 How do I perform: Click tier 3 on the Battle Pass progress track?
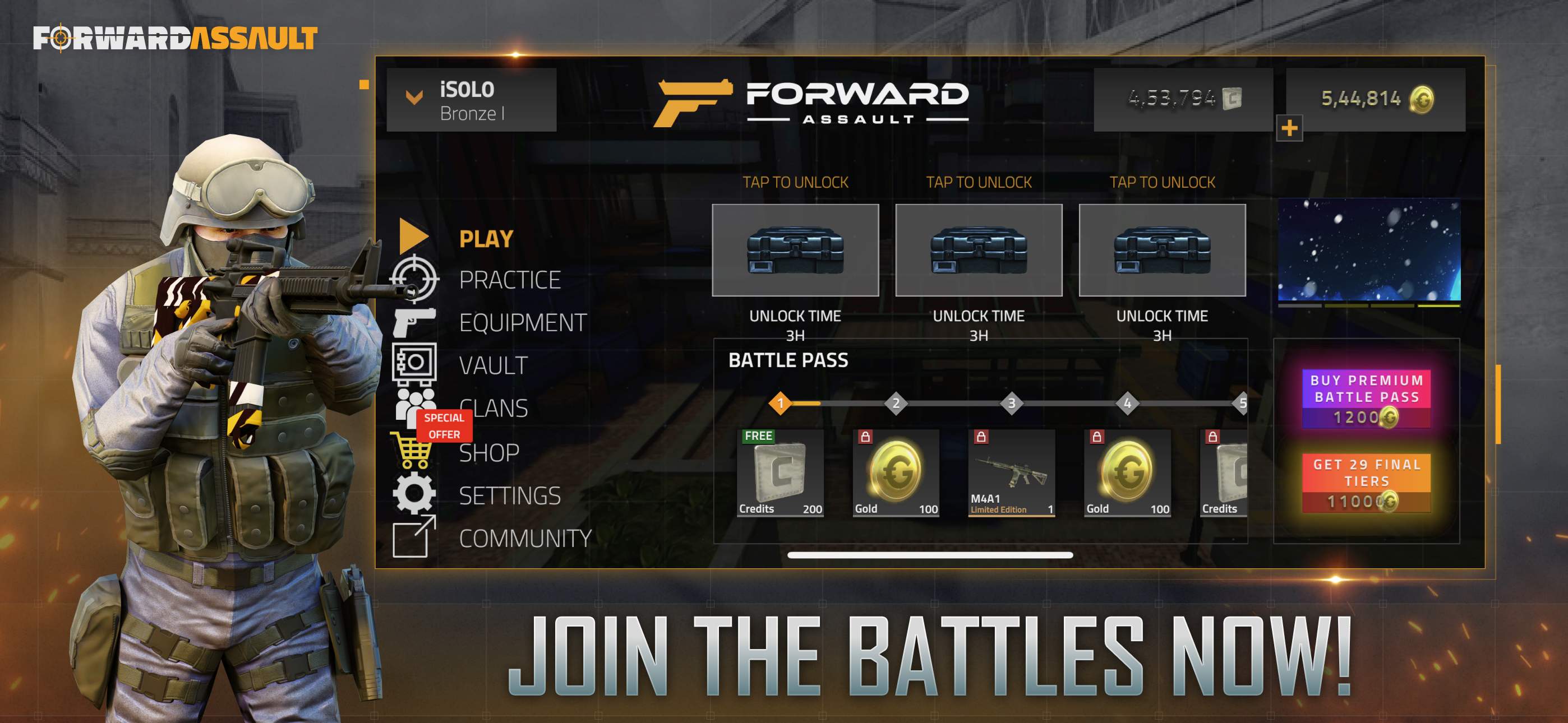(1011, 403)
